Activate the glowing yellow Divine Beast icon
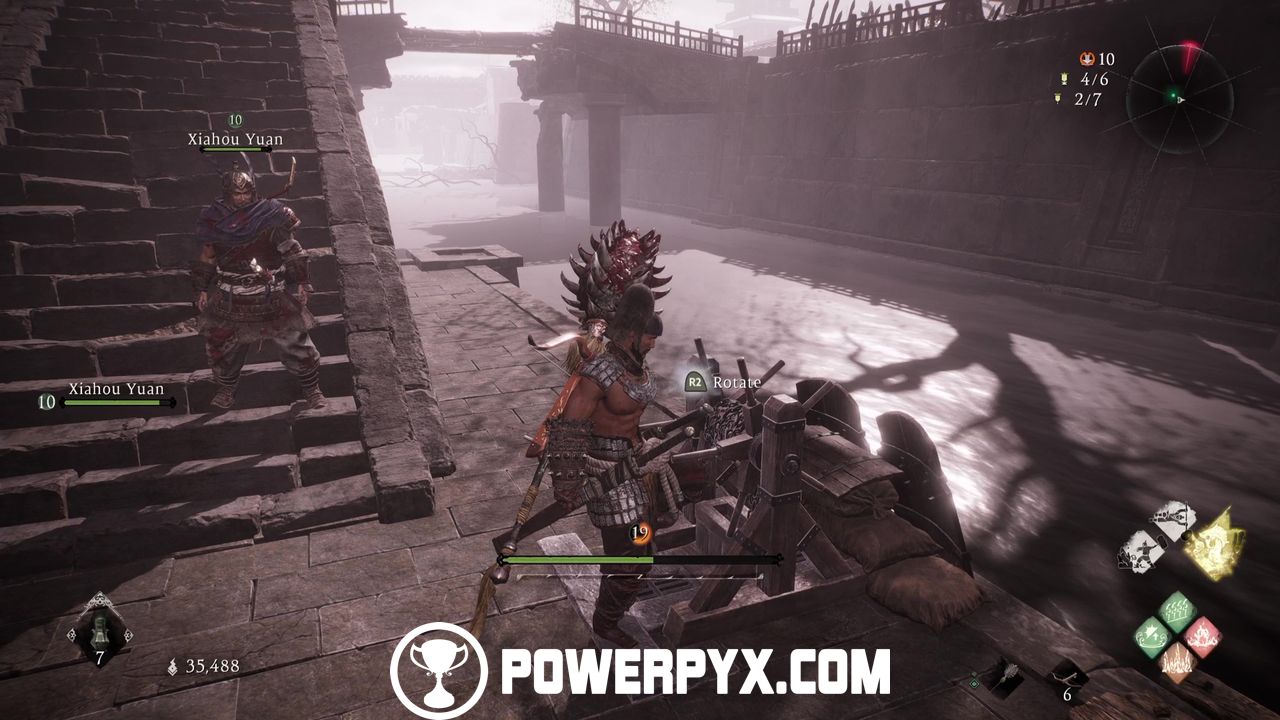Screen dimensions: 1280x720 [x=1213, y=545]
